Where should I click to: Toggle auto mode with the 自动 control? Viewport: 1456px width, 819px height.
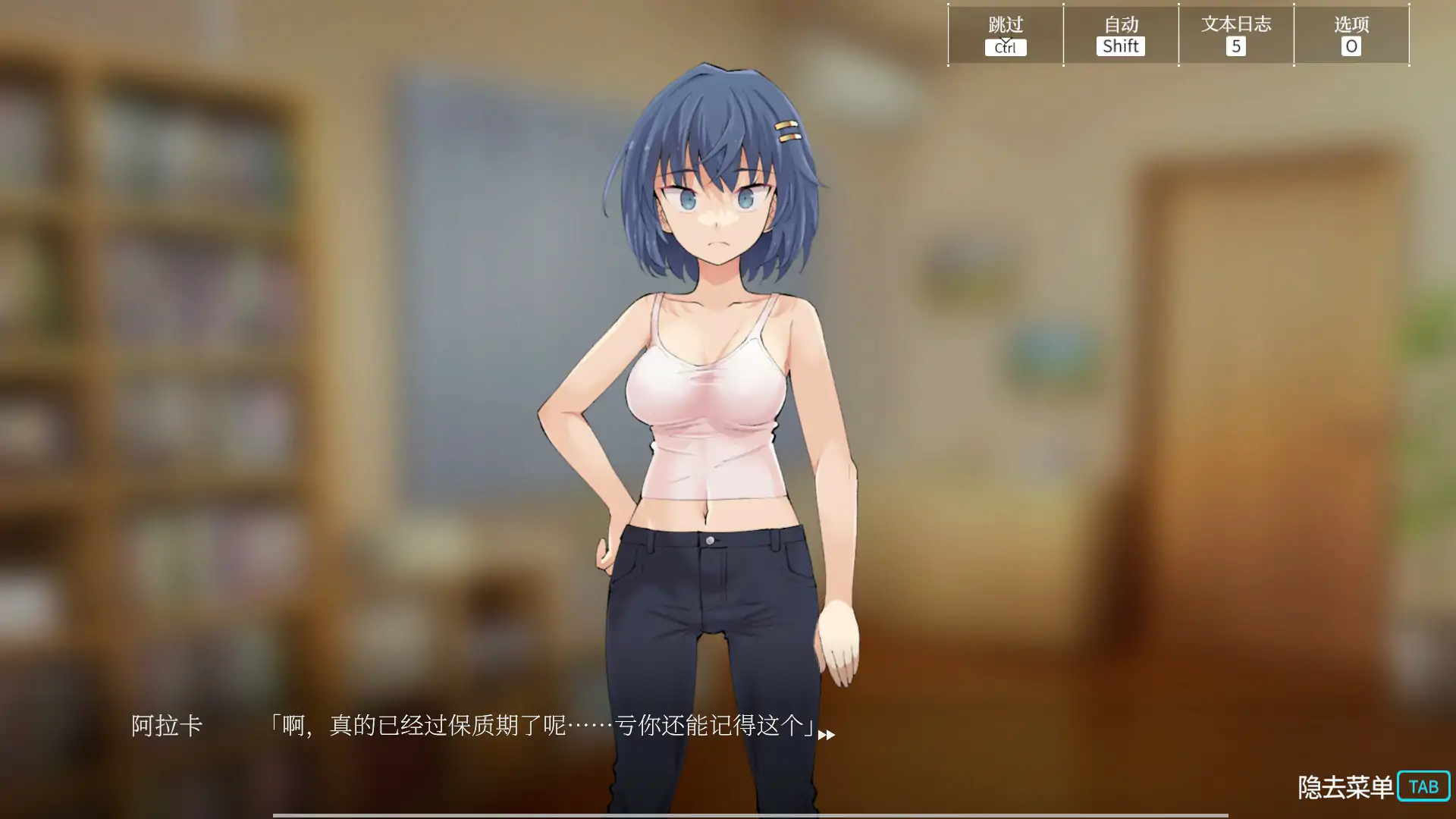[1120, 34]
